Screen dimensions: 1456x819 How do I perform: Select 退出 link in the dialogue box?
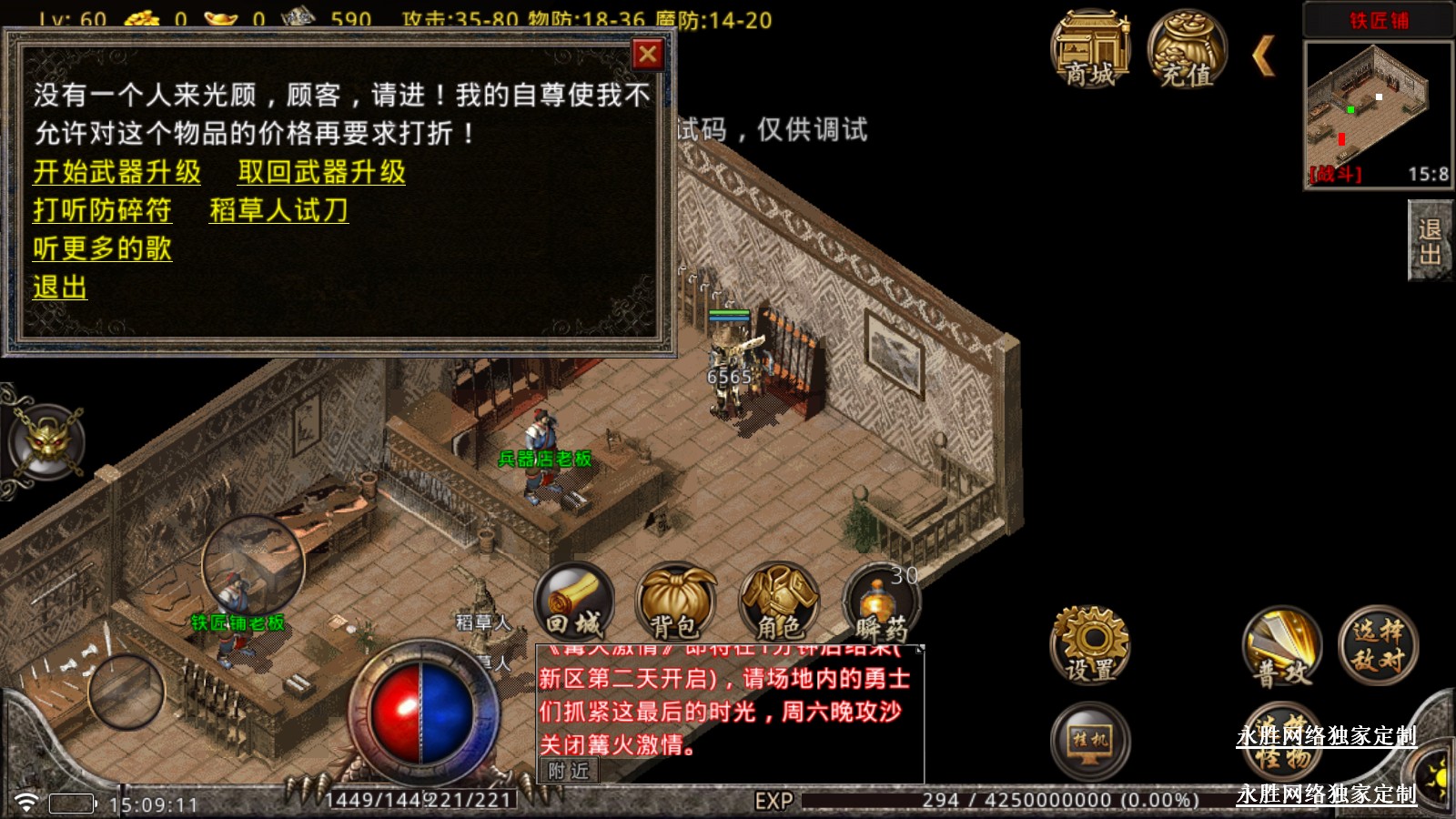(60, 288)
